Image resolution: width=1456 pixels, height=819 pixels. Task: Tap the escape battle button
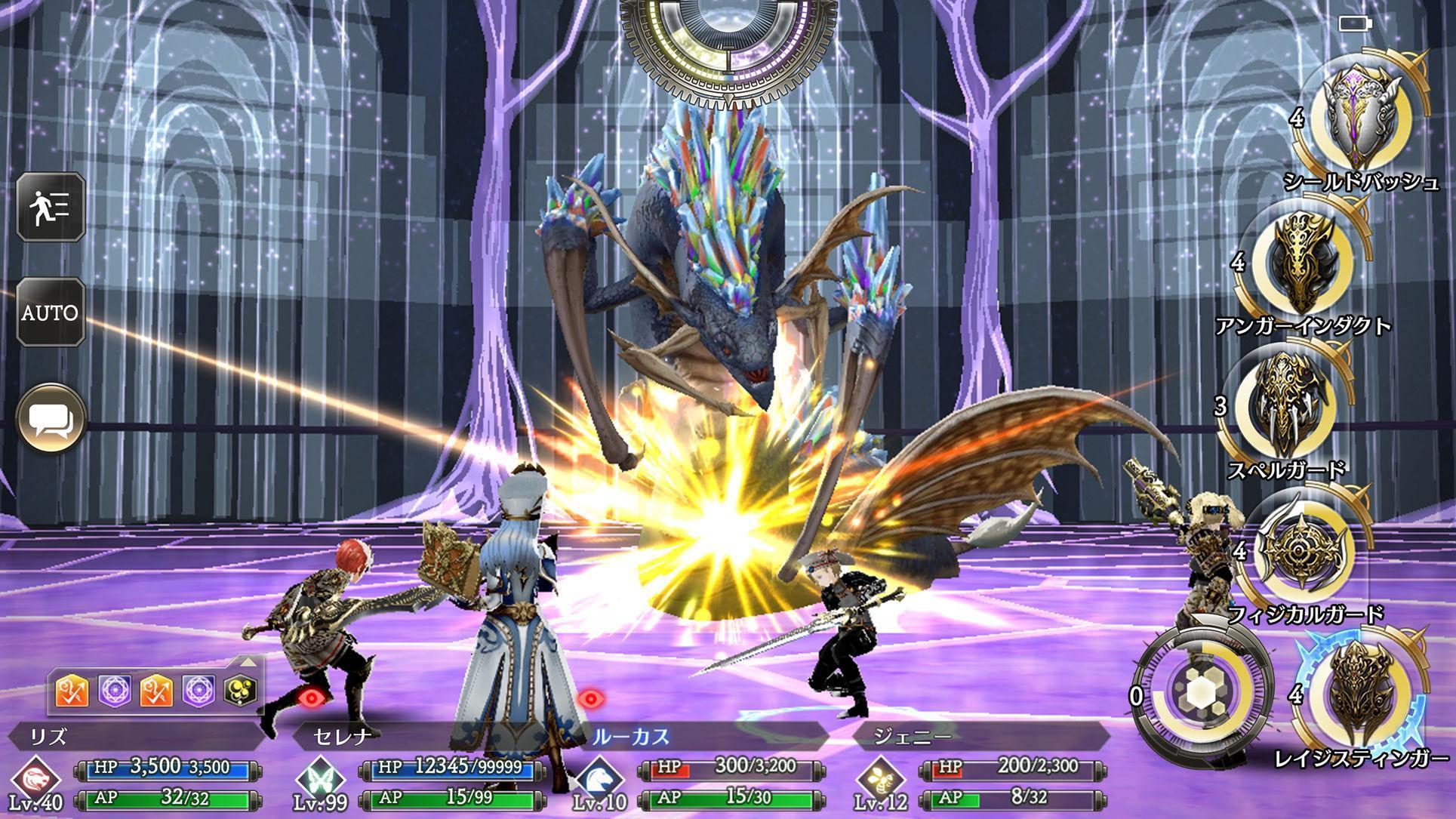point(51,206)
